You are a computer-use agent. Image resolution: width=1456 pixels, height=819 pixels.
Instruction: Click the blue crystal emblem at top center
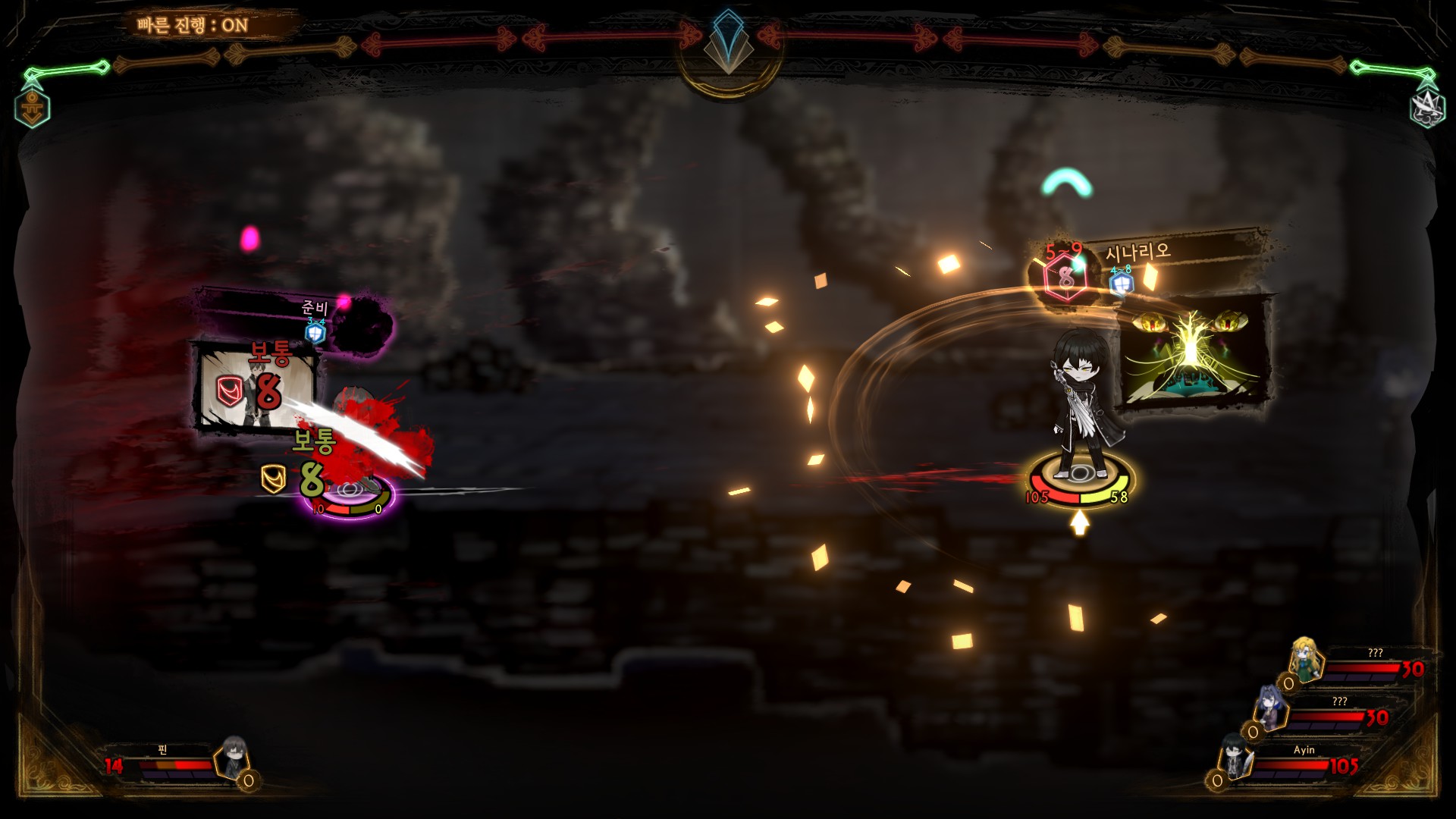pyautogui.click(x=728, y=42)
